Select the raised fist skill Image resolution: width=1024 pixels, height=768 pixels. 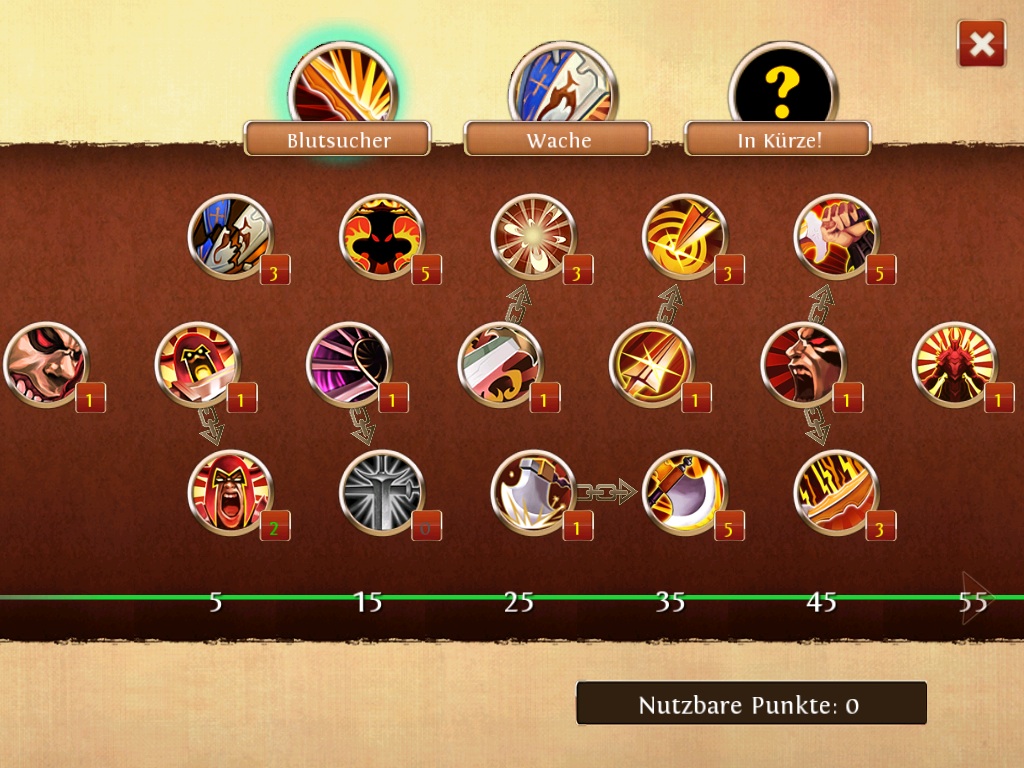click(x=836, y=237)
